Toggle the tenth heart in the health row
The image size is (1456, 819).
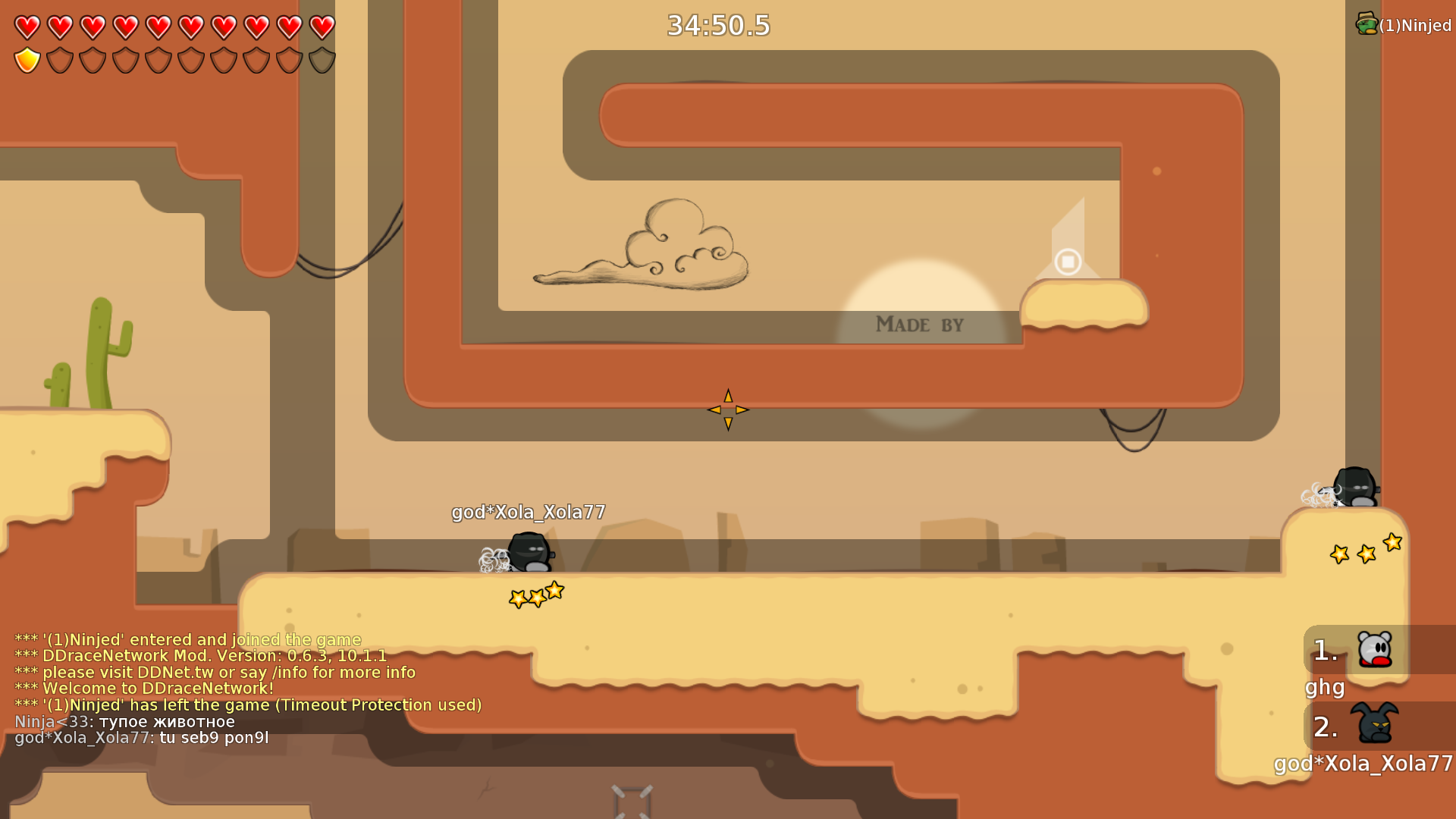(x=322, y=27)
